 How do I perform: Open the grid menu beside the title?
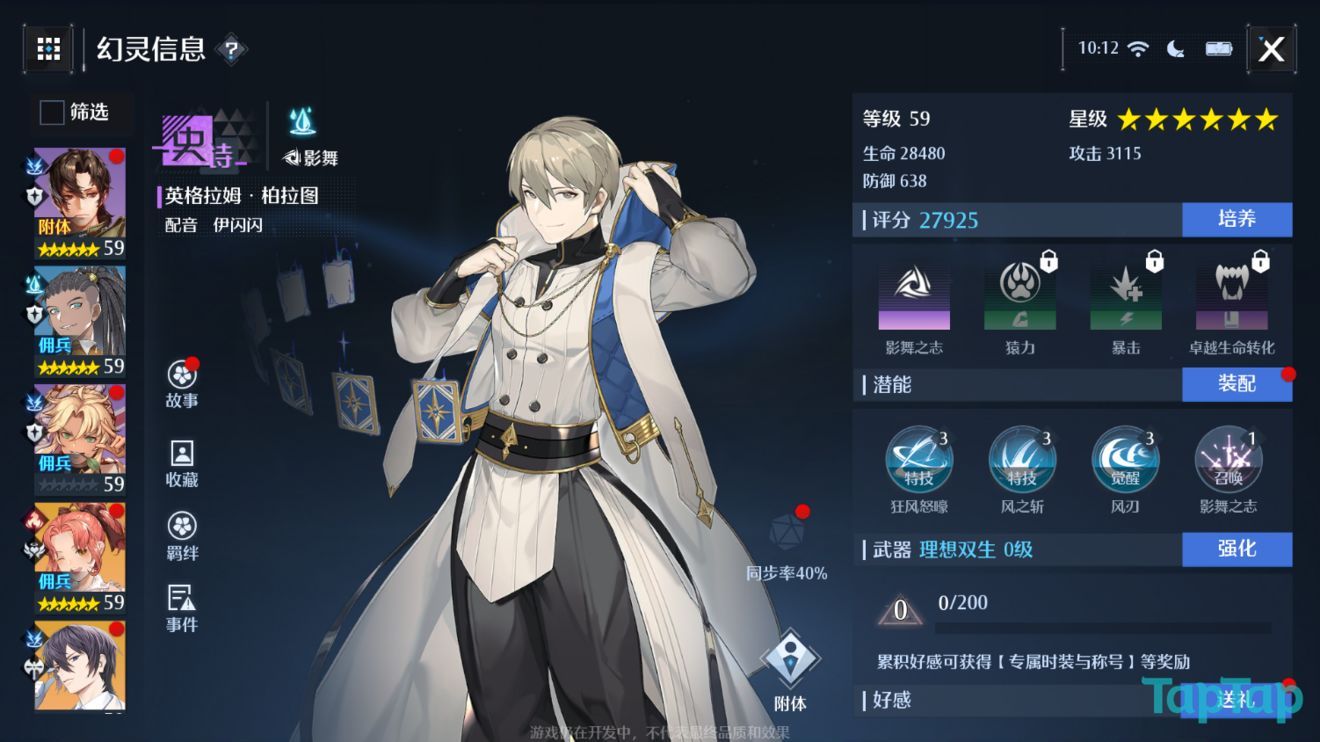coord(49,49)
